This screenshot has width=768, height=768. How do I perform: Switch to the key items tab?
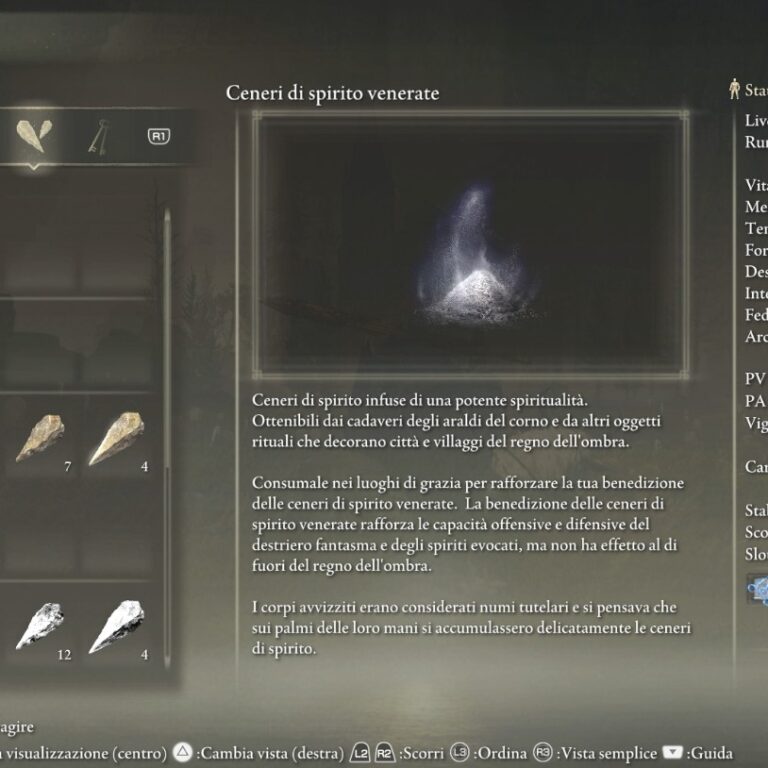point(98,135)
